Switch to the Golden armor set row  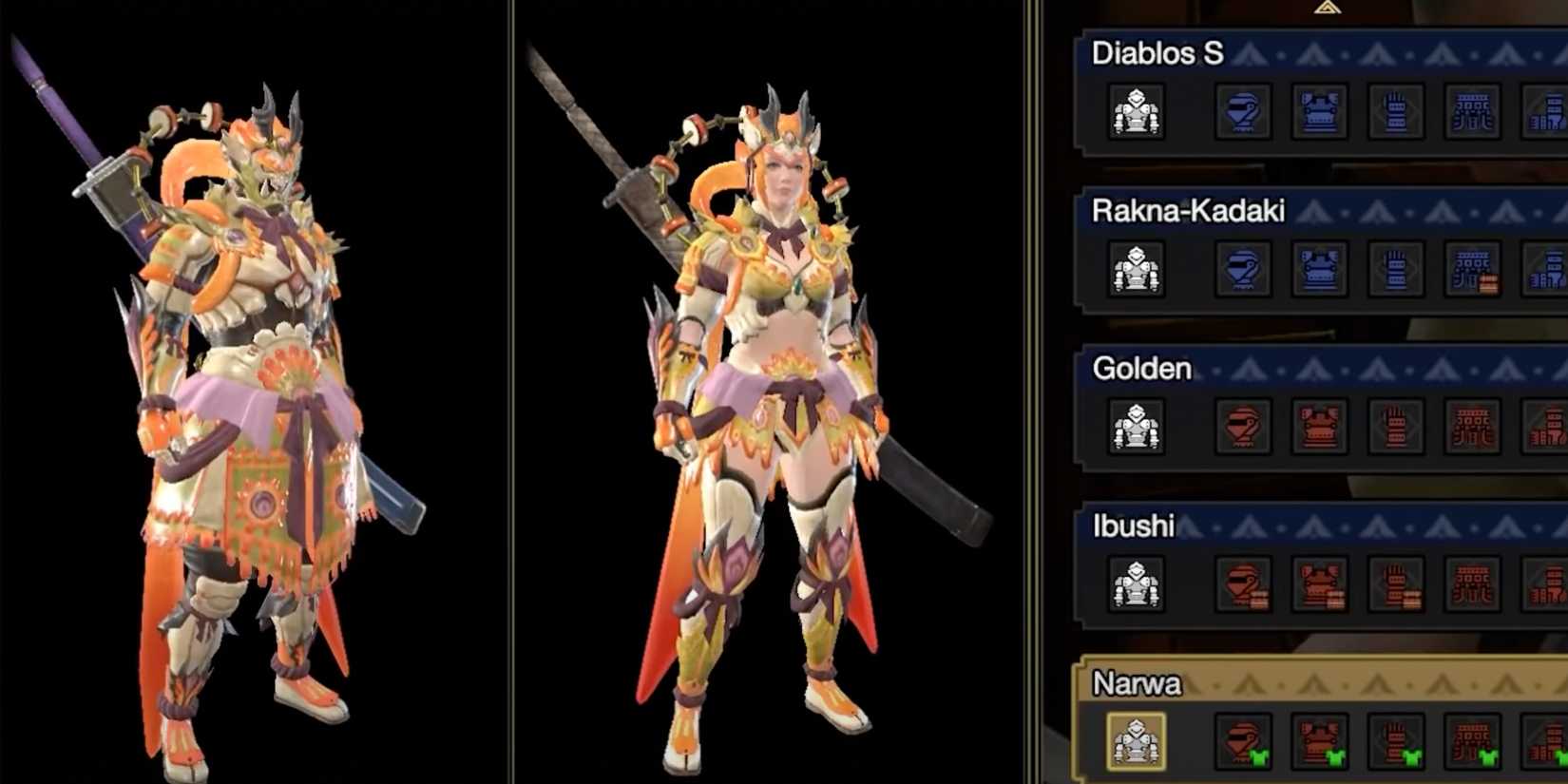[1140, 369]
